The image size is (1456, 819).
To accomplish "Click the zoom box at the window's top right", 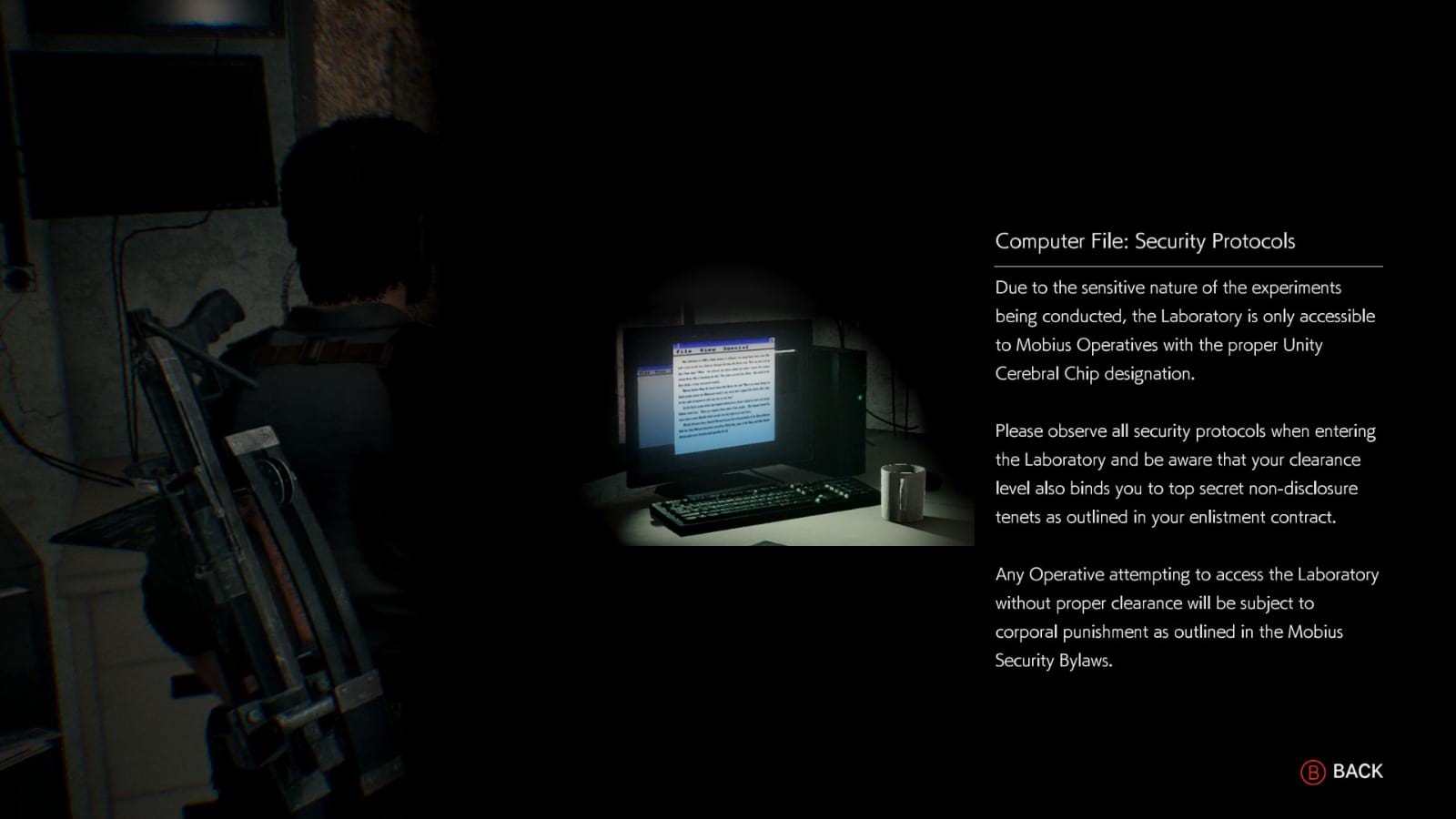I will point(772,339).
